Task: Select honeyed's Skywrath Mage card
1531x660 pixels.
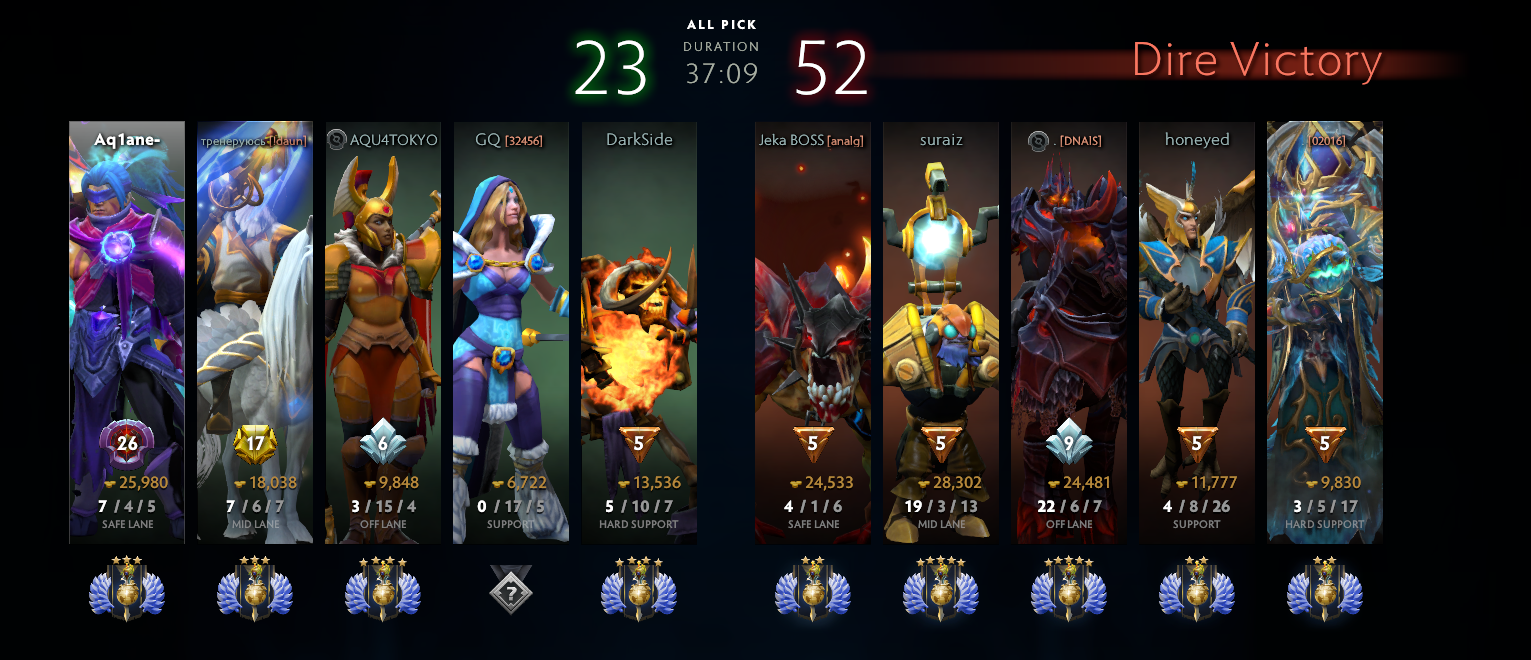Action: click(x=1197, y=332)
